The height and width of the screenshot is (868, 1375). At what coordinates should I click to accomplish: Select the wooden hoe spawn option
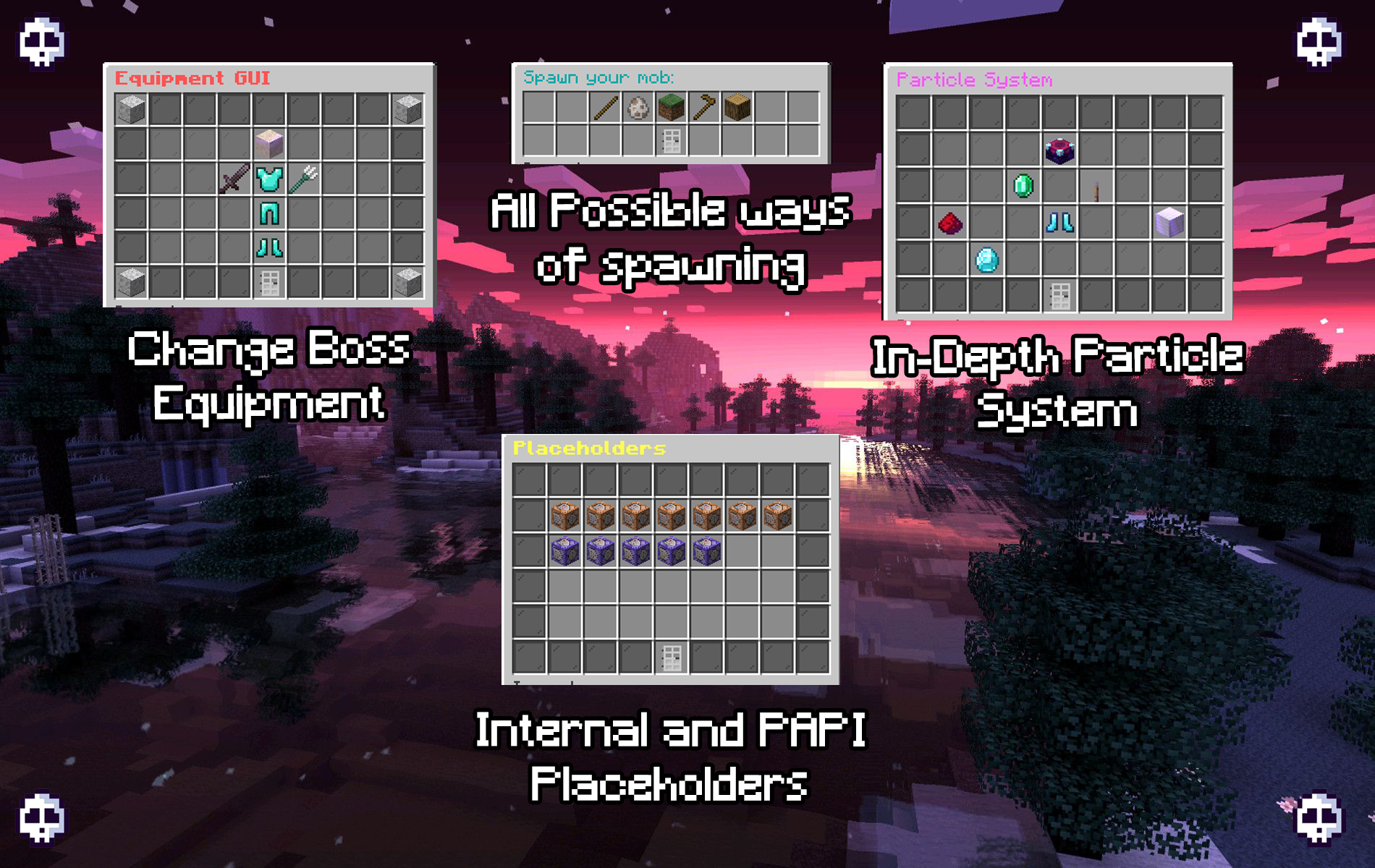[704, 108]
